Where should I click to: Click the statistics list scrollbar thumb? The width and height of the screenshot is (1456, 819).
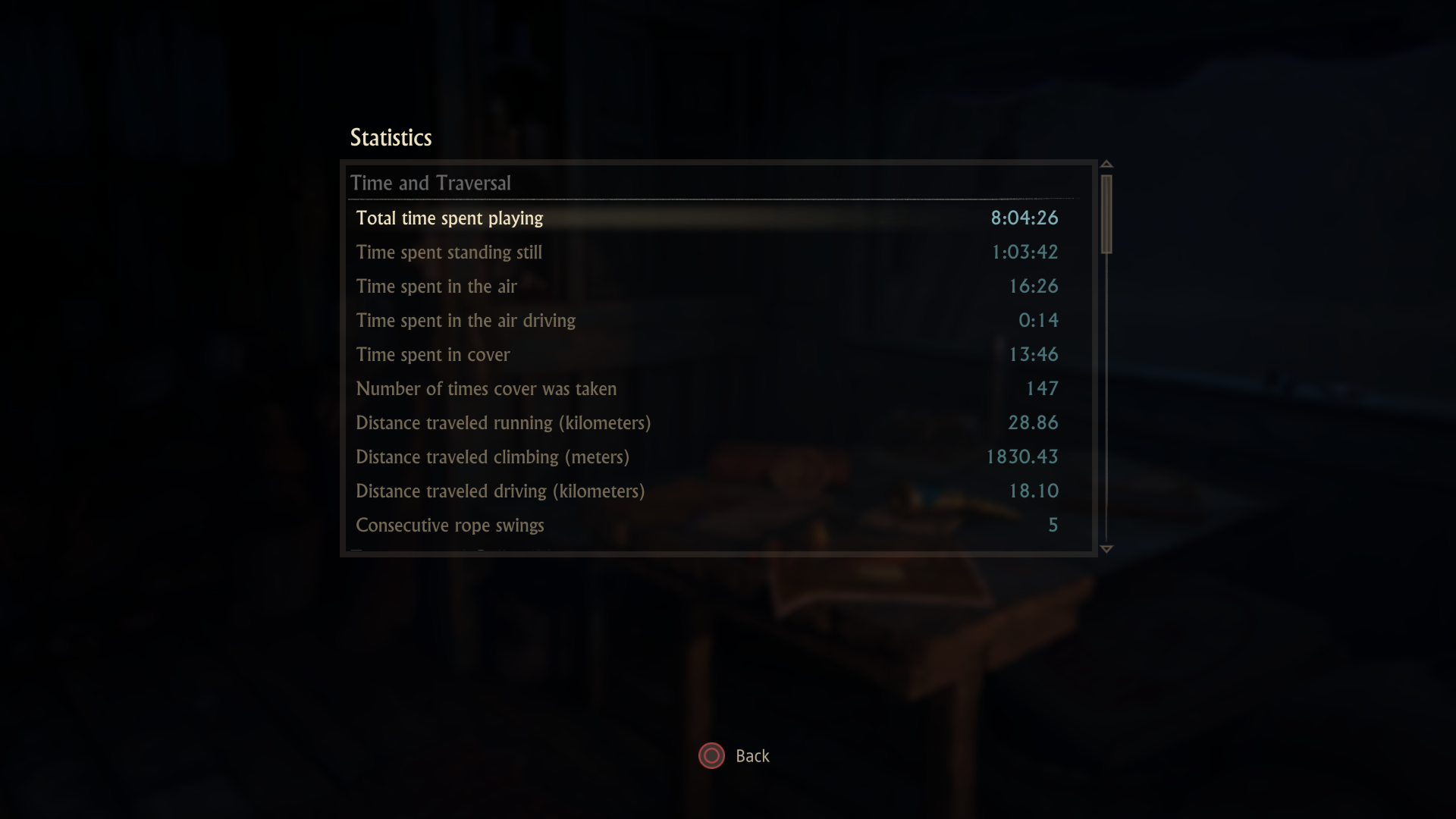coord(1106,214)
